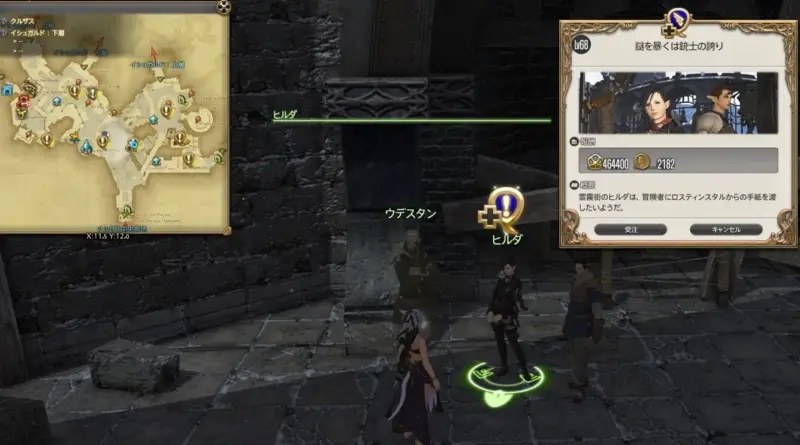Cancel the quest offer with キャンセル
Screen dimensions: 800x445
[725, 229]
